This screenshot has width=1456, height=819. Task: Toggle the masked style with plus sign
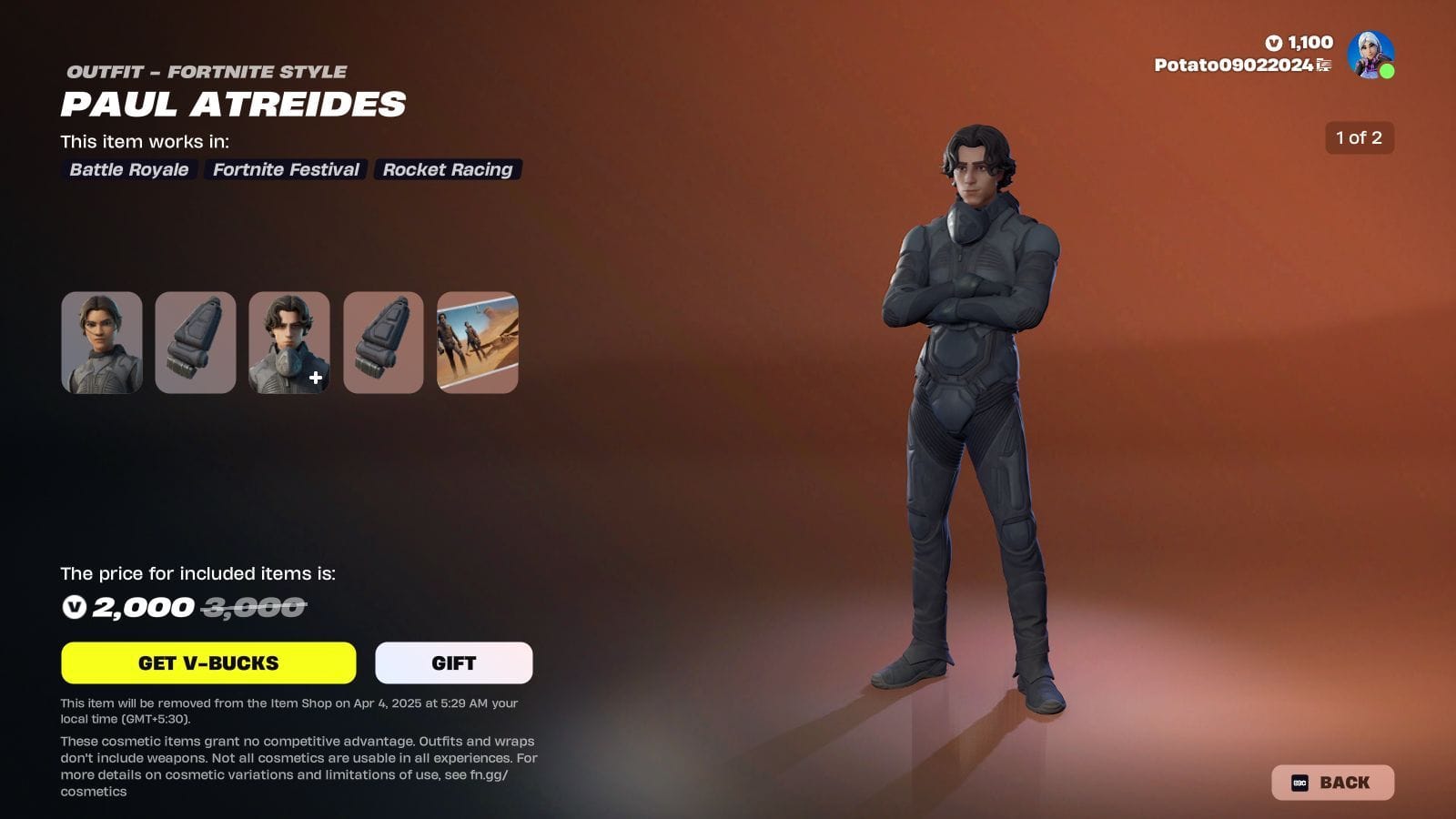313,378
